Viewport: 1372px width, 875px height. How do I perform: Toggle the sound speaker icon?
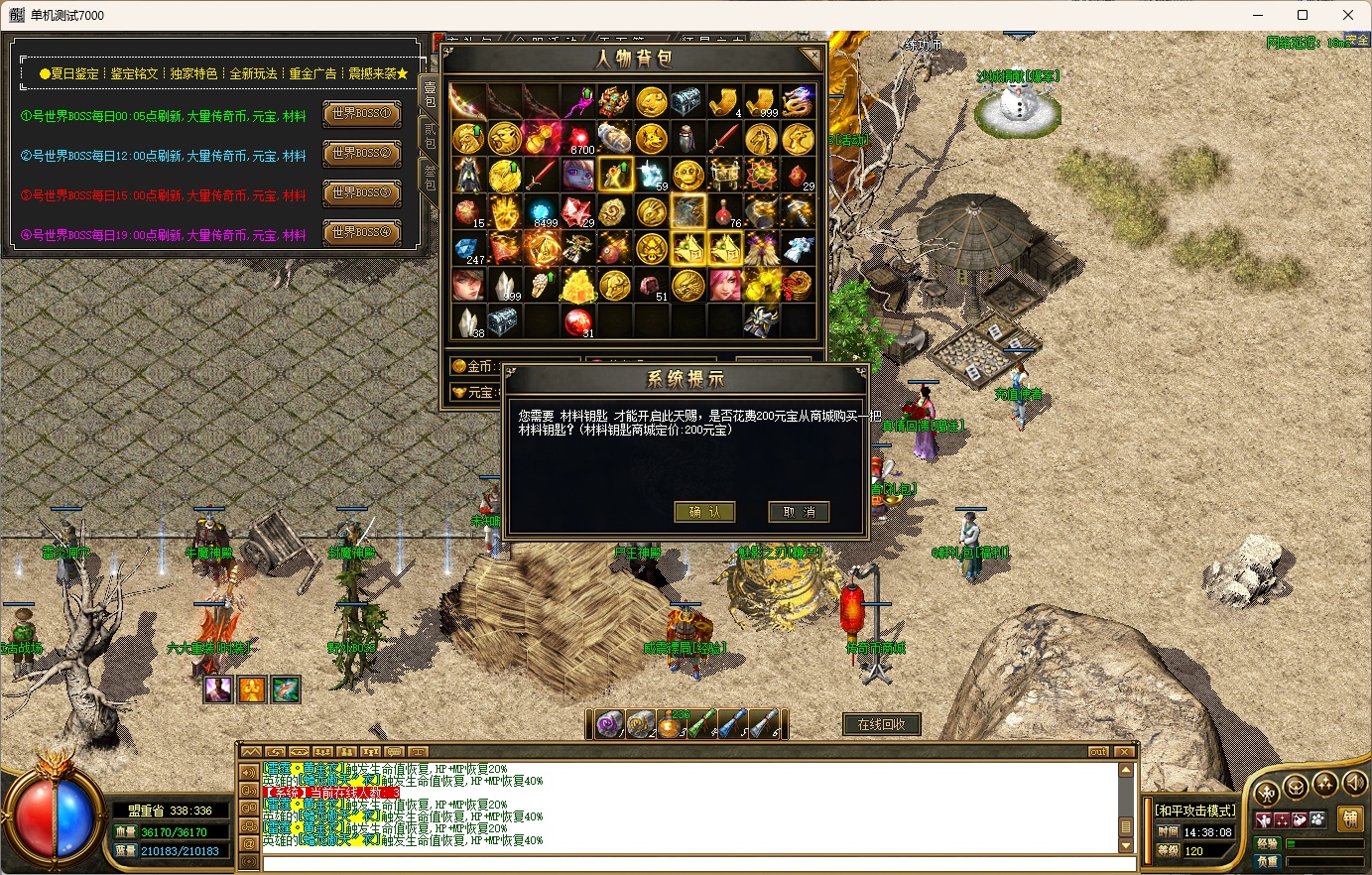[x=1354, y=785]
